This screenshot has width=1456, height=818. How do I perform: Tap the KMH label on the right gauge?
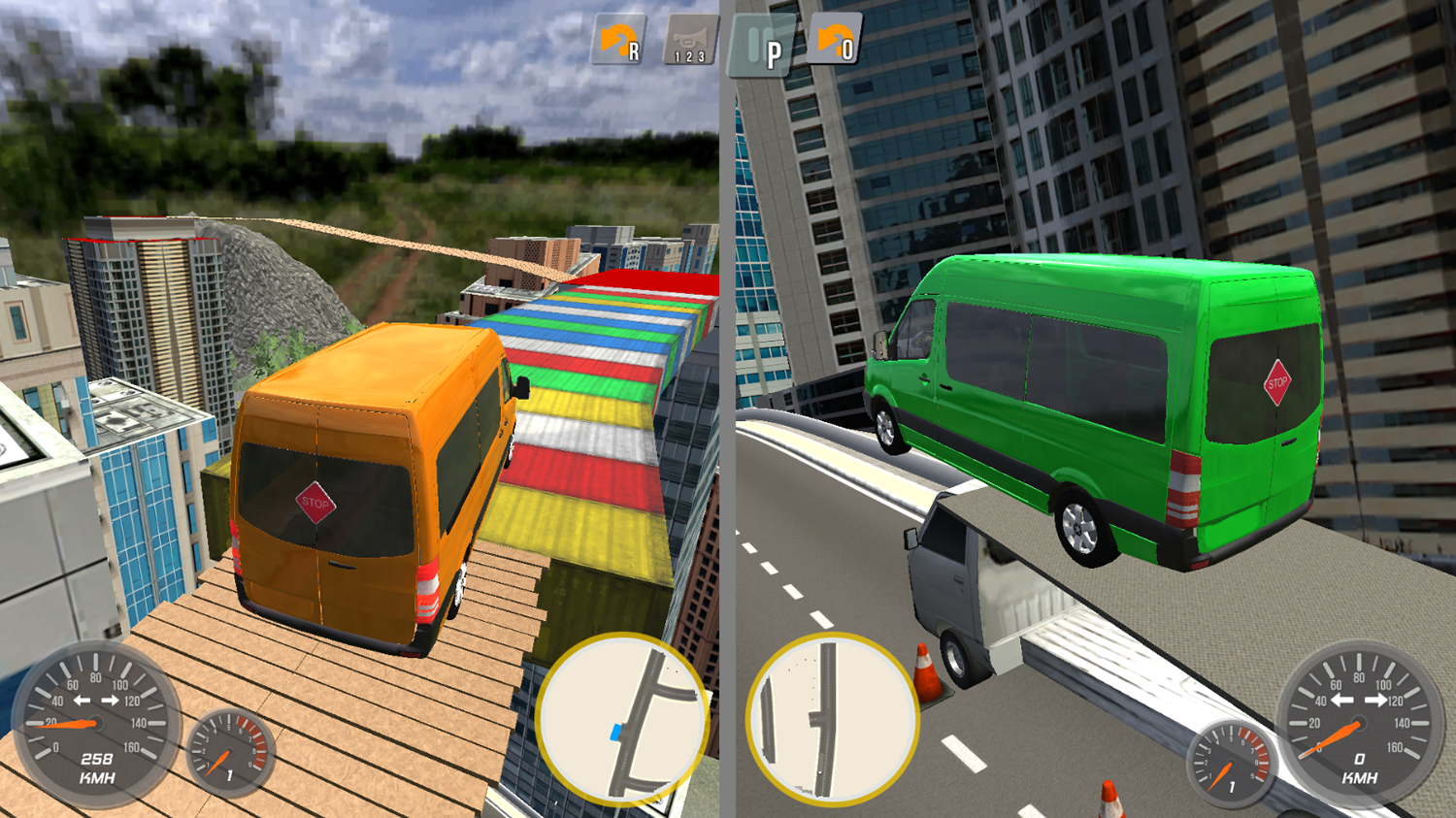[x=1357, y=774]
